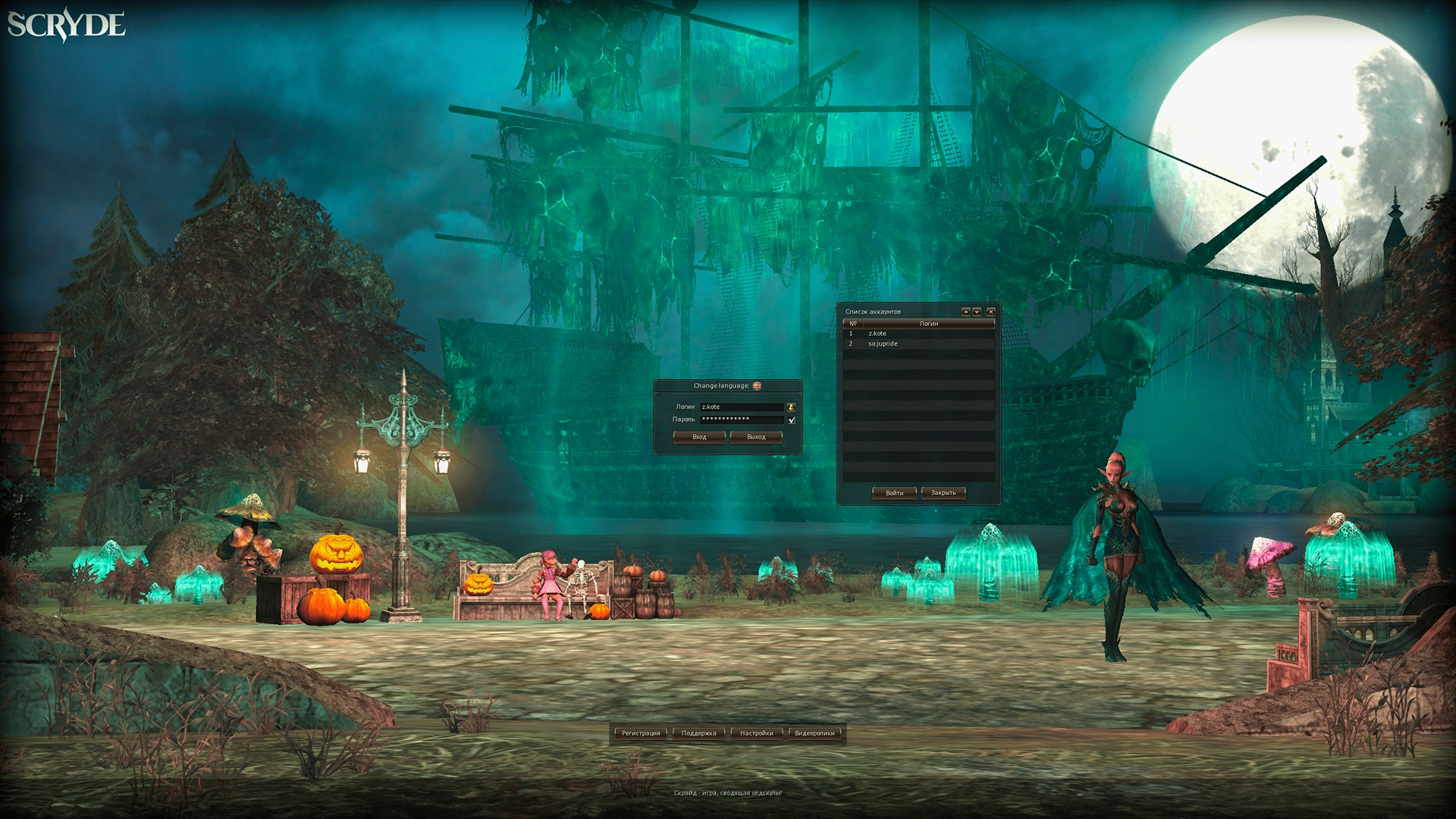
Task: Click inside the Логин input field
Action: tap(743, 406)
